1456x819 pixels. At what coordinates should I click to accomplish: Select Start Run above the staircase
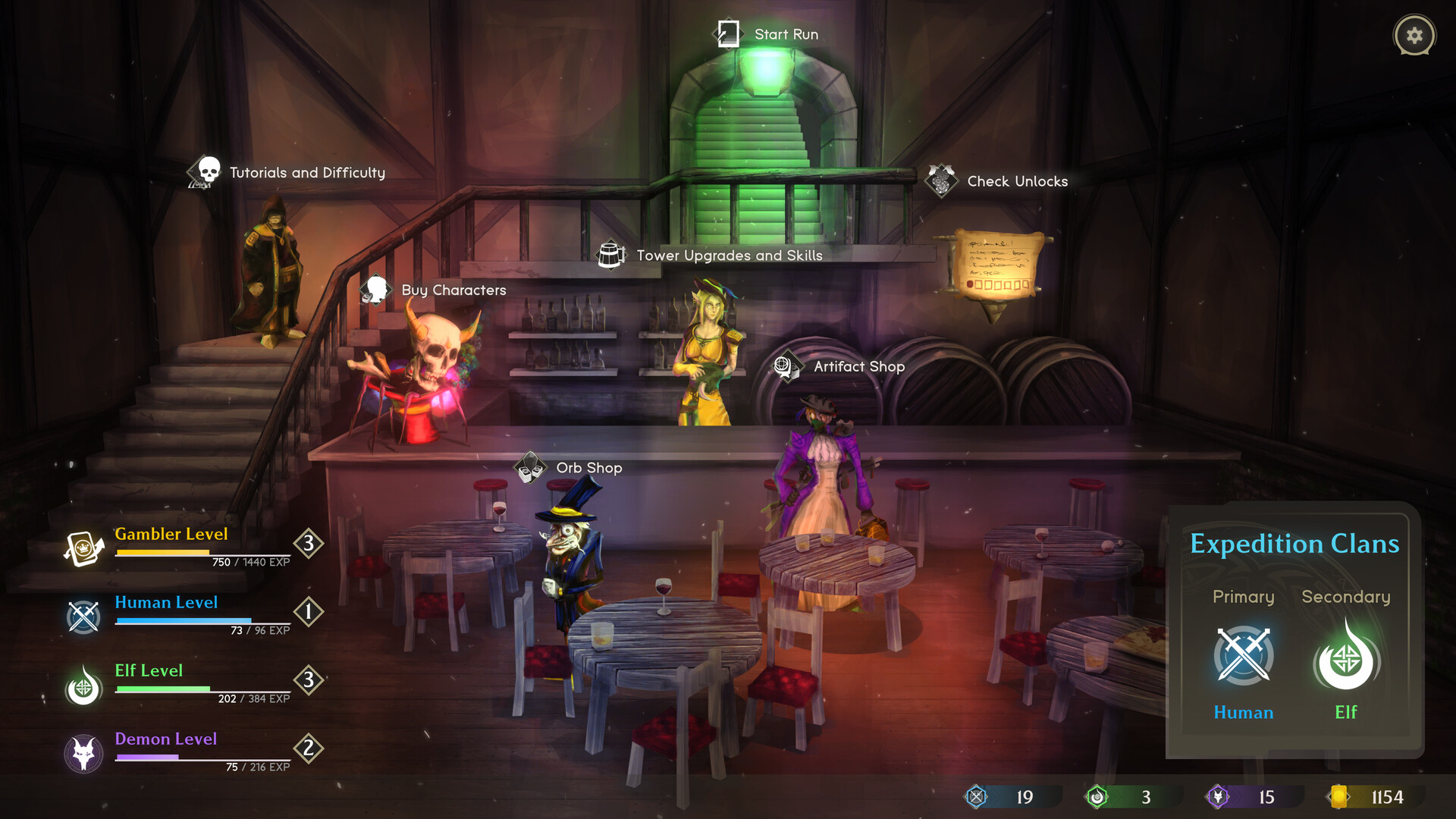785,35
